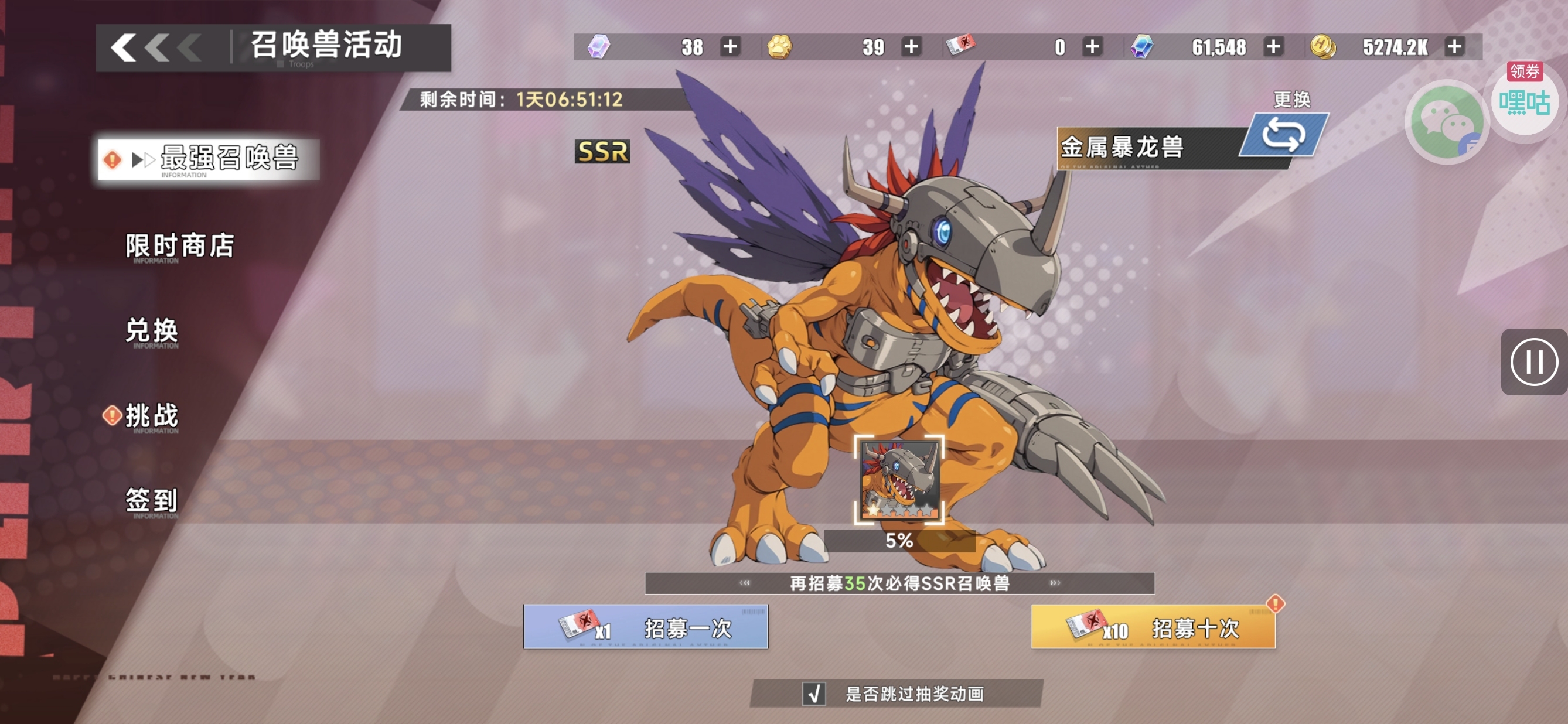Go back using the triple-arrow button
This screenshot has height=724, width=1568.
(x=156, y=47)
